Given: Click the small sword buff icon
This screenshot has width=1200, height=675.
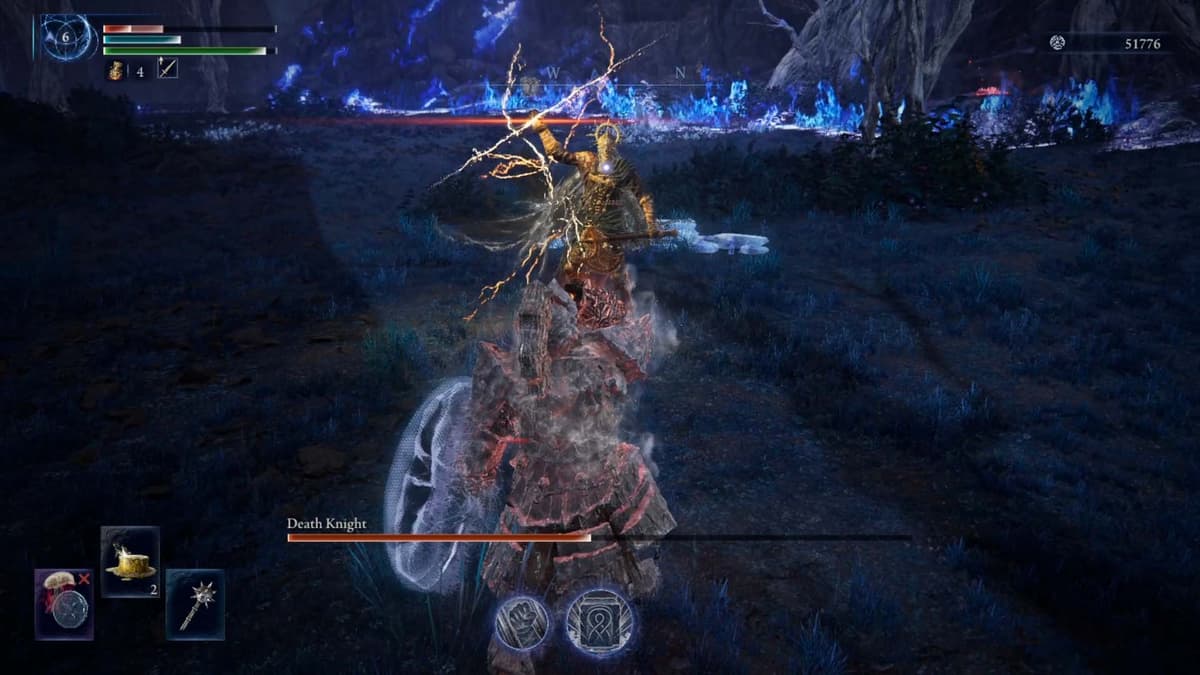Looking at the screenshot, I should tap(167, 69).
